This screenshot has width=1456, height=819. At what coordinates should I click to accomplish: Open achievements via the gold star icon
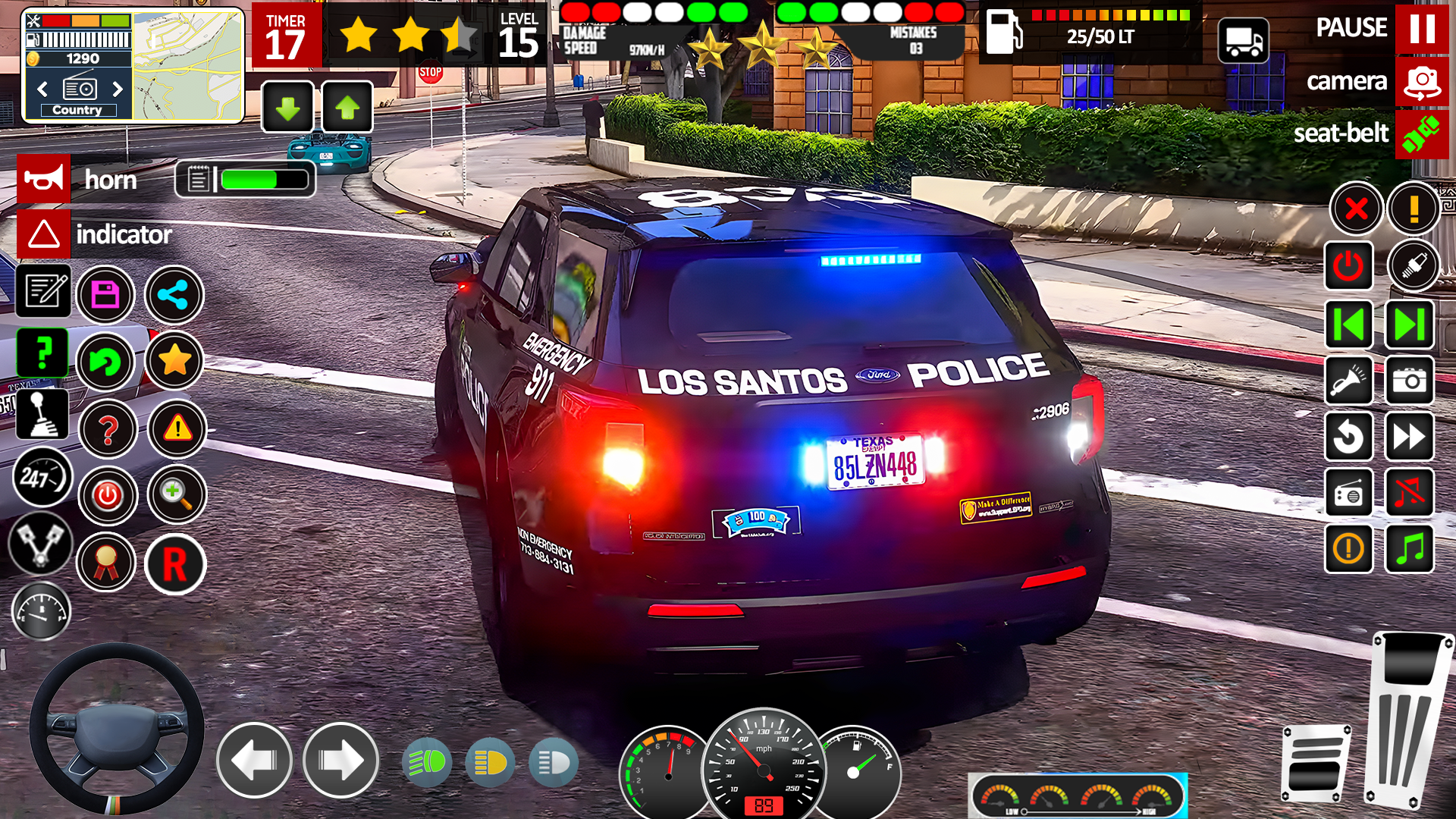[x=174, y=362]
